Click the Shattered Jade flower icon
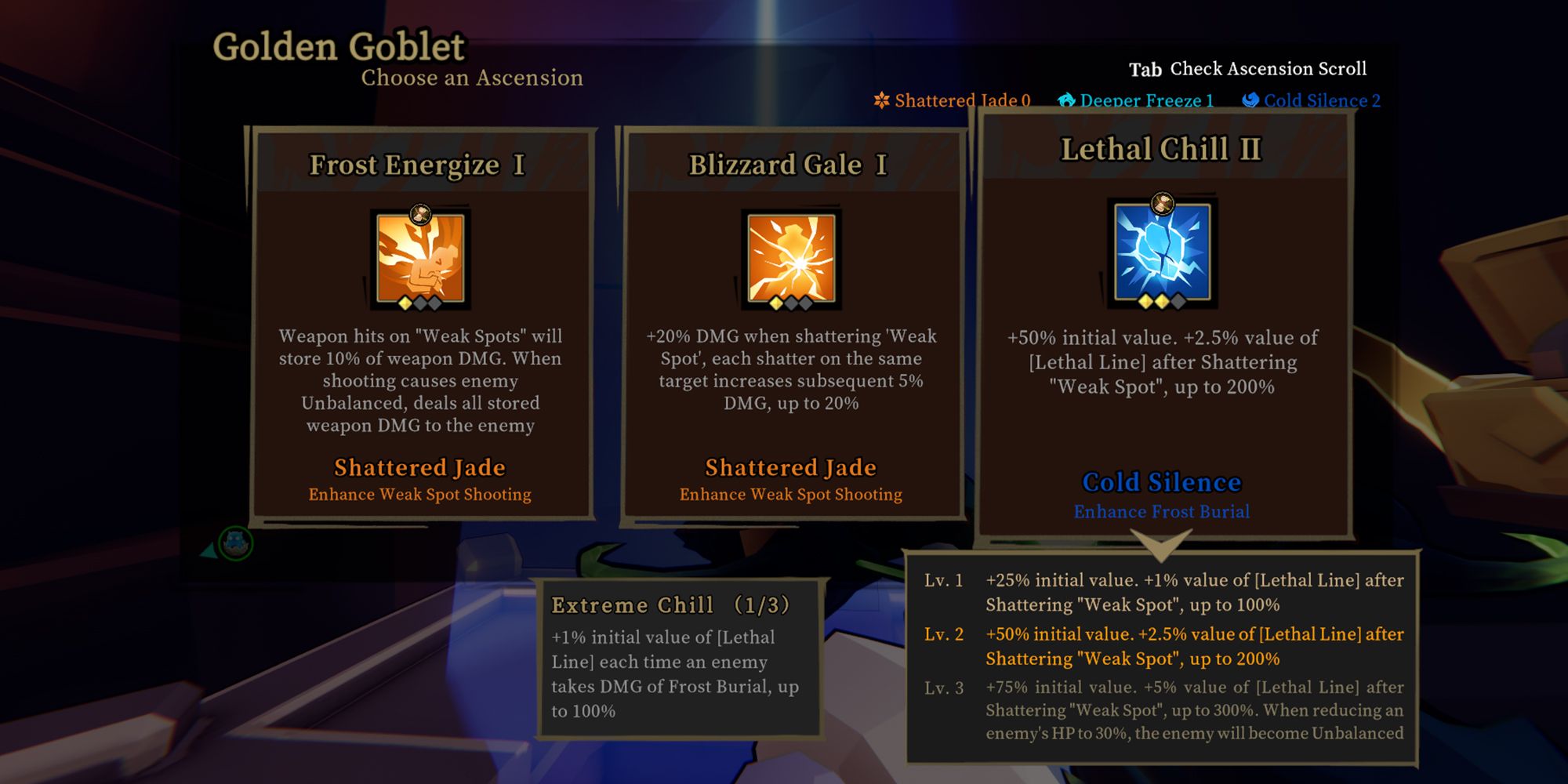The width and height of the screenshot is (1568, 784). point(880,100)
